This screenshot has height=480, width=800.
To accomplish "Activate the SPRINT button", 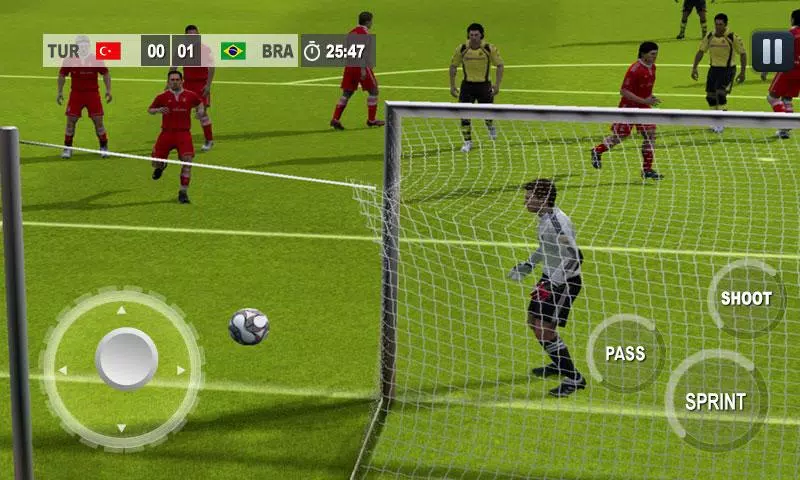I will (x=715, y=402).
